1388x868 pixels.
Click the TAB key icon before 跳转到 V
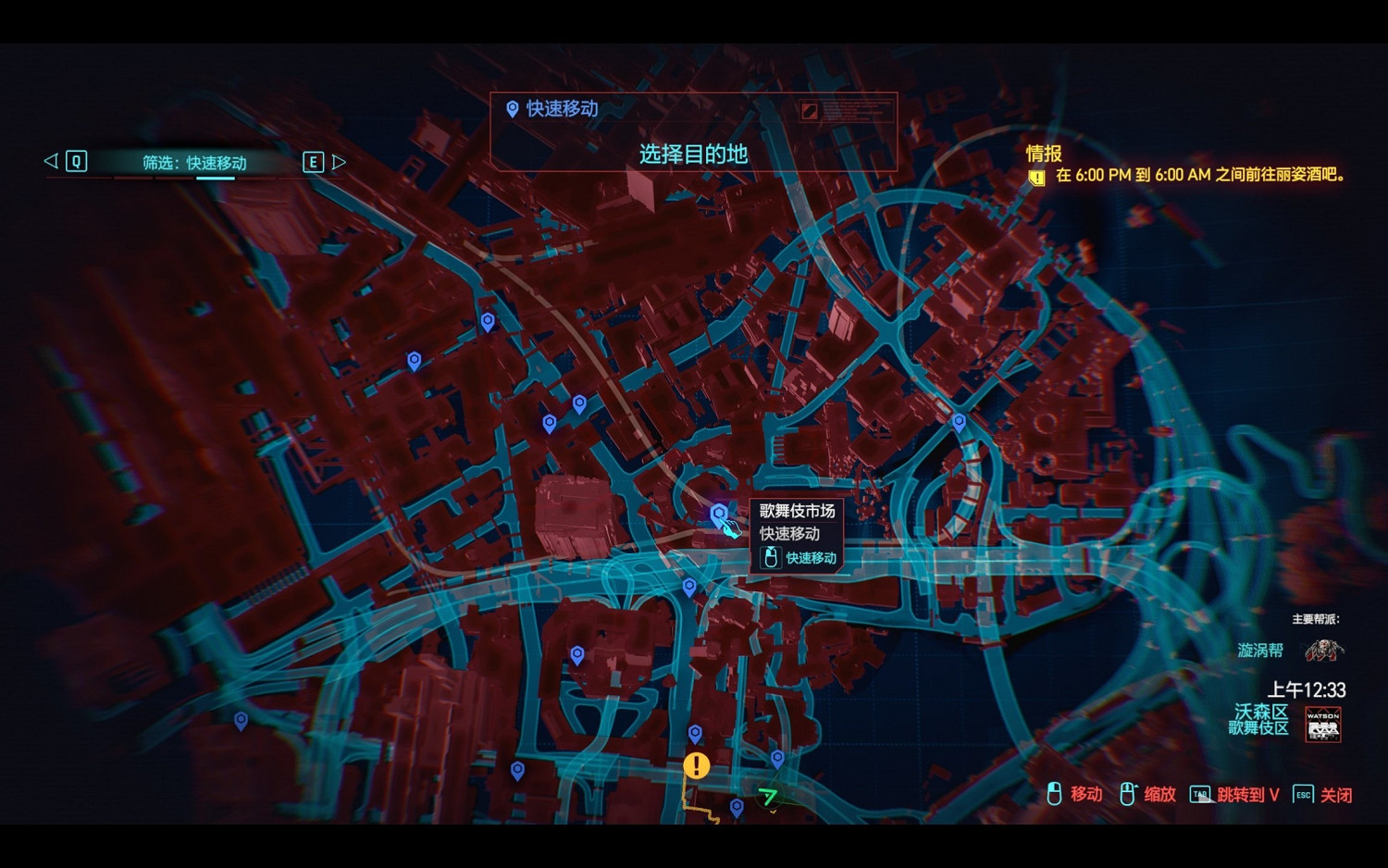point(1199,793)
